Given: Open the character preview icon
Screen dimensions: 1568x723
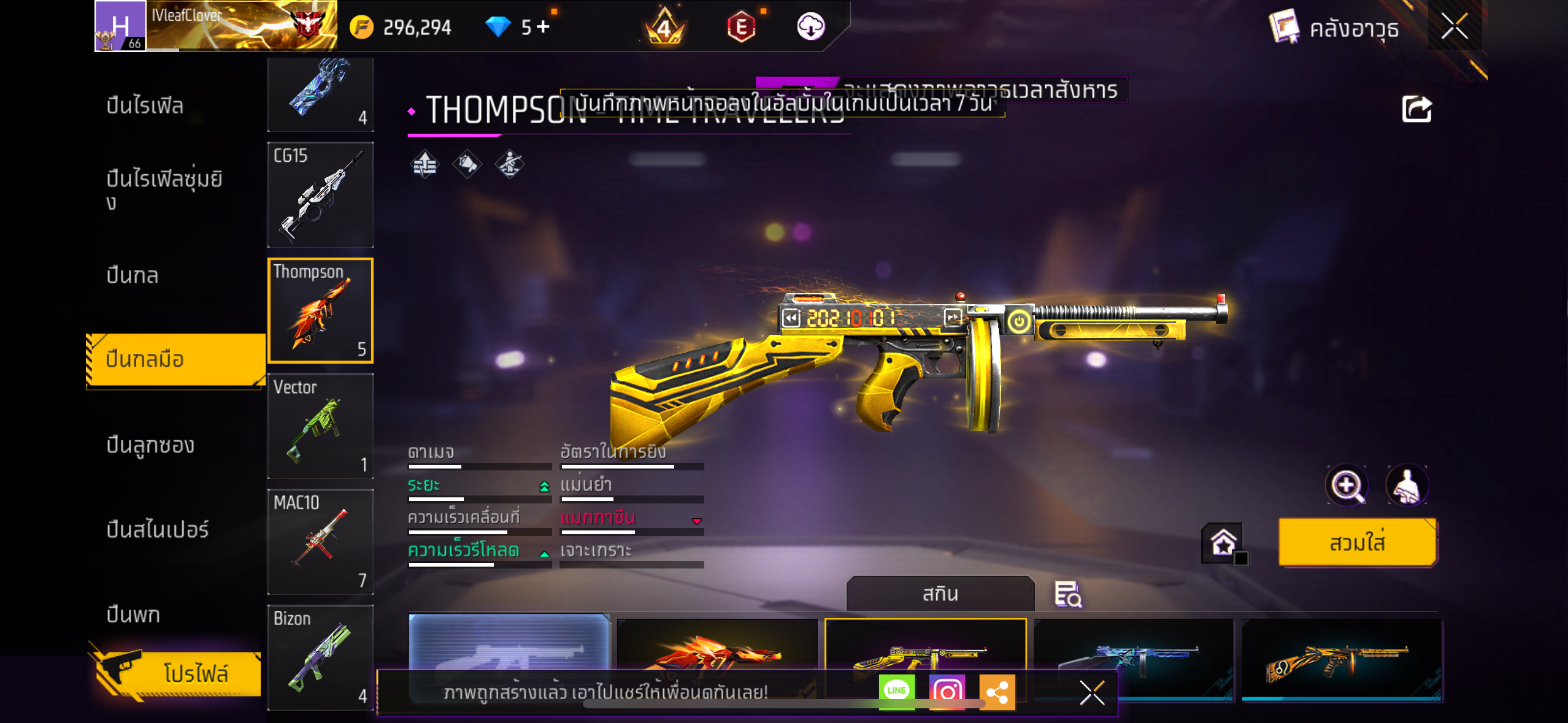Looking at the screenshot, I should 1407,486.
